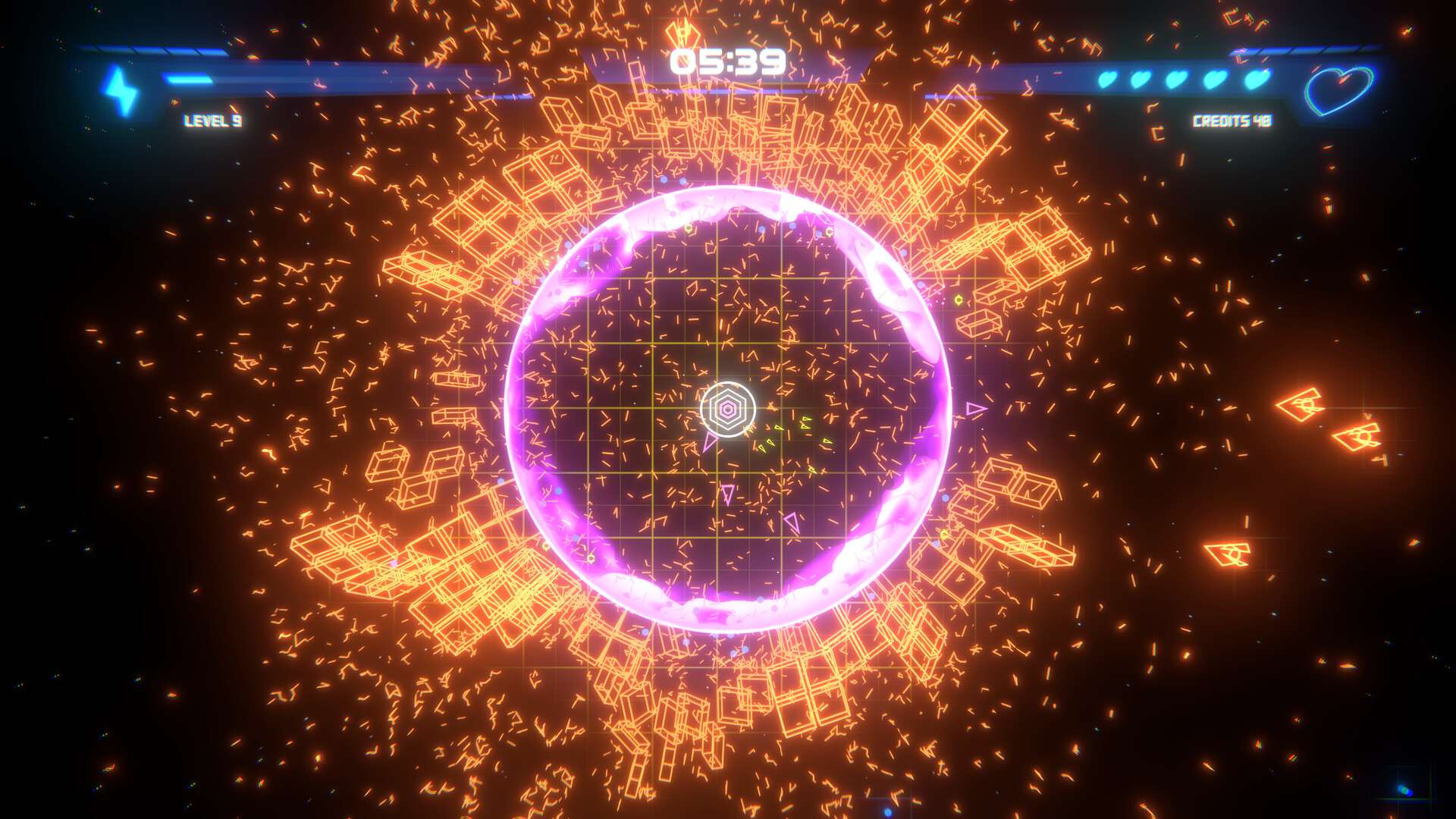Click the large heart outline icon

coord(1339,89)
